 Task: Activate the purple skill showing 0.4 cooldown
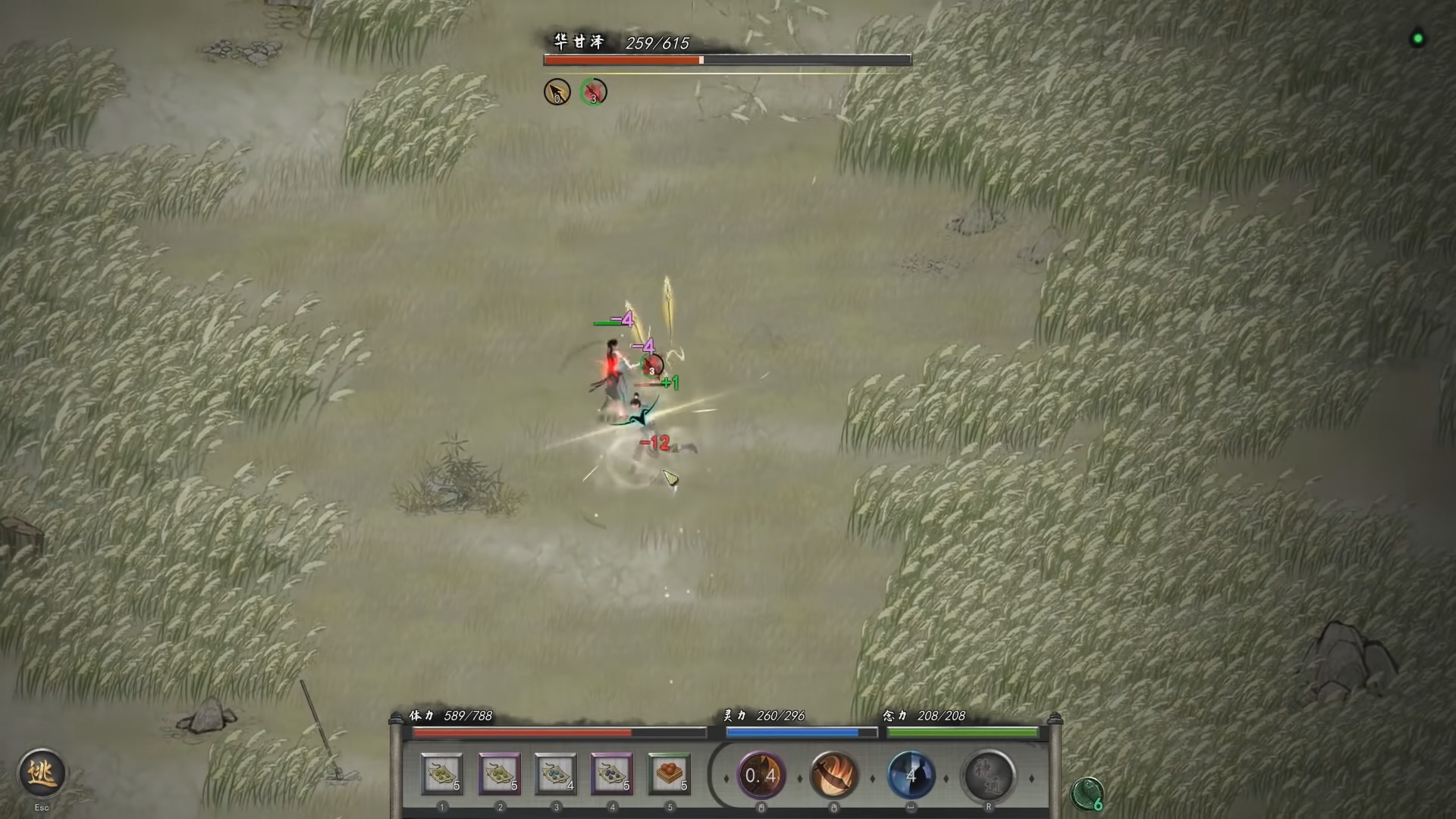tap(761, 776)
